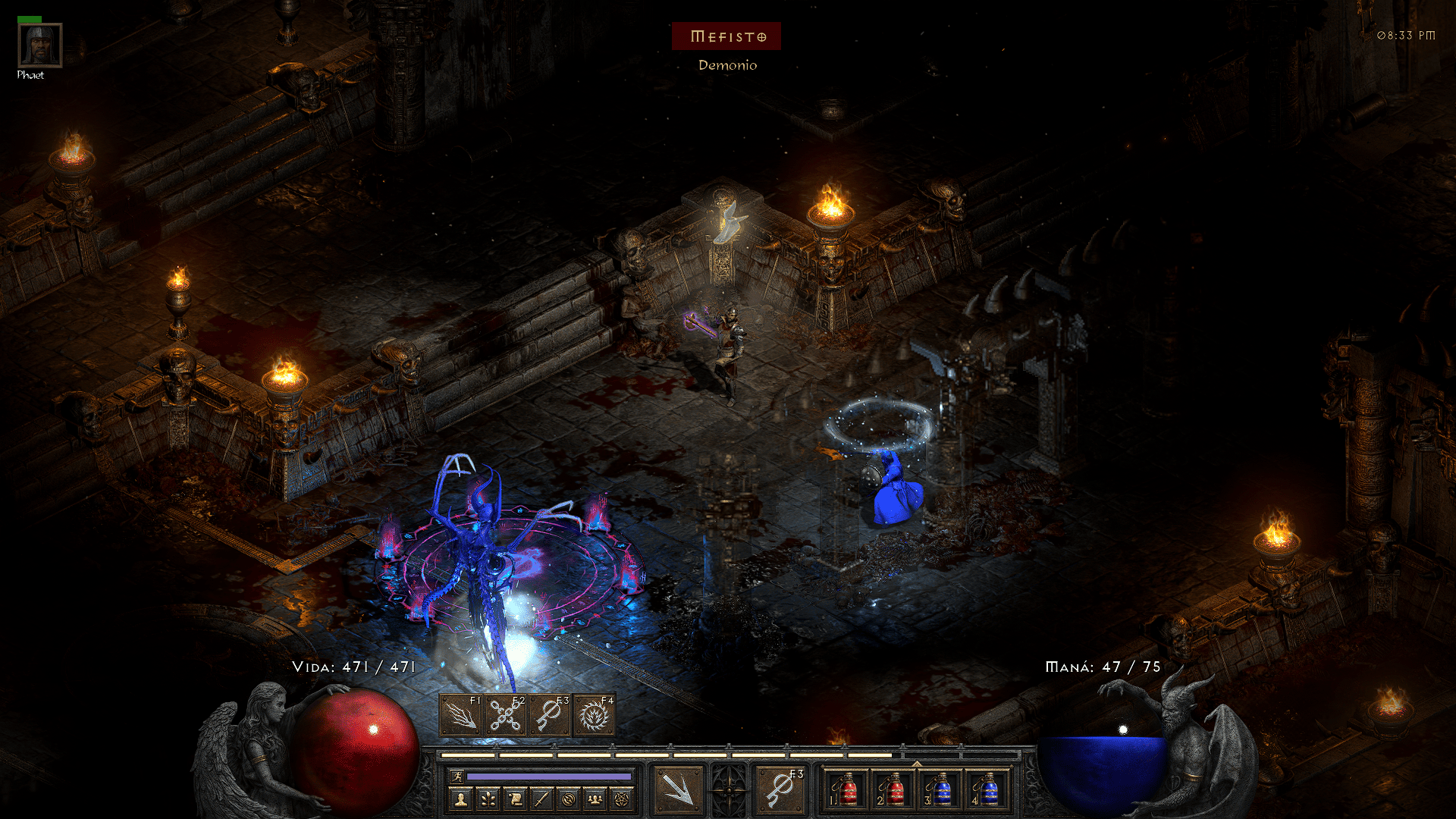Screen dimensions: 1456x819
Task: Choose the F4 spiked flame ring skill
Action: [594, 715]
